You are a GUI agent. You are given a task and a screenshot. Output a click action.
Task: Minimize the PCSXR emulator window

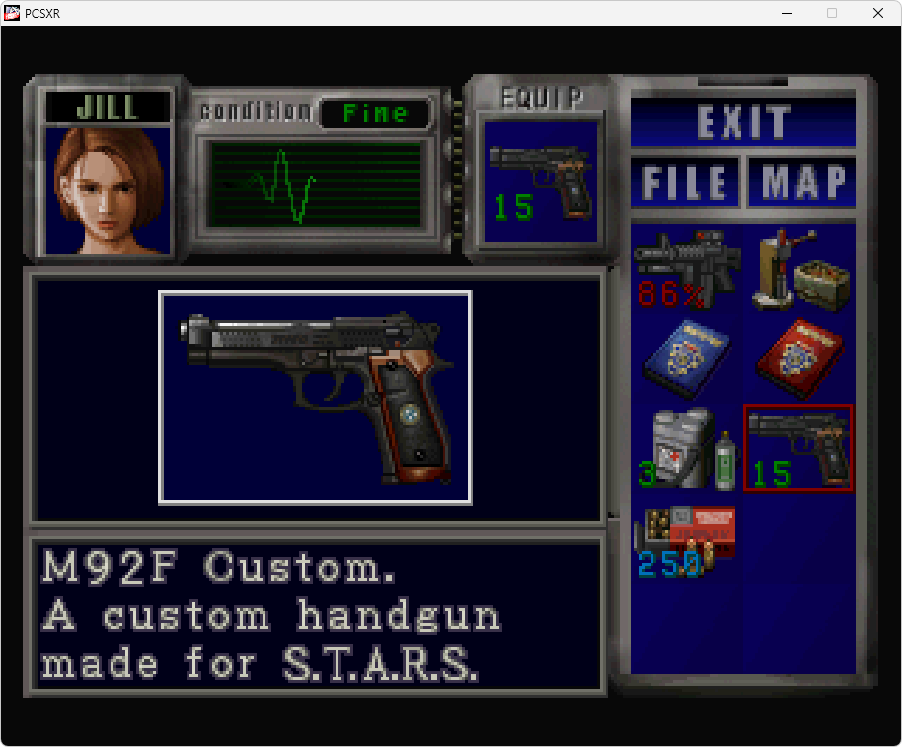pos(785,13)
